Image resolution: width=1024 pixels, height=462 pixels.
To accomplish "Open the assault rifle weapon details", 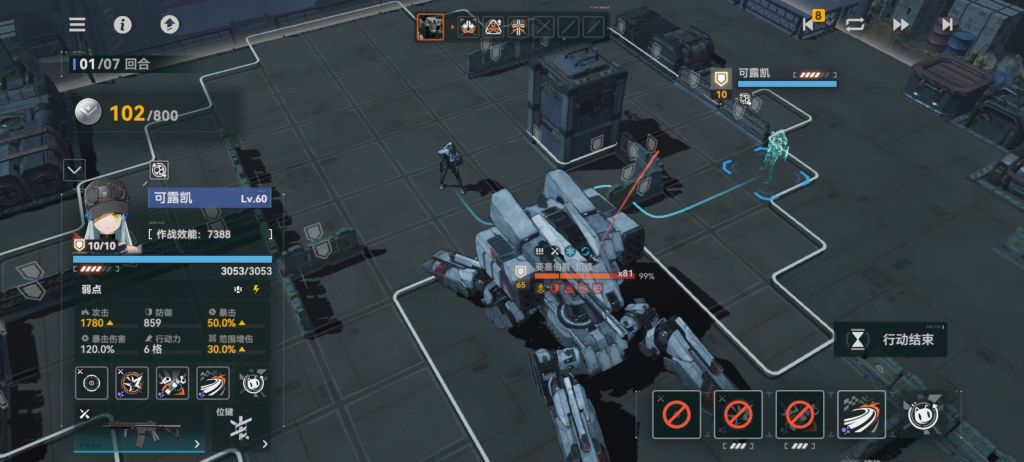I will coord(138,433).
